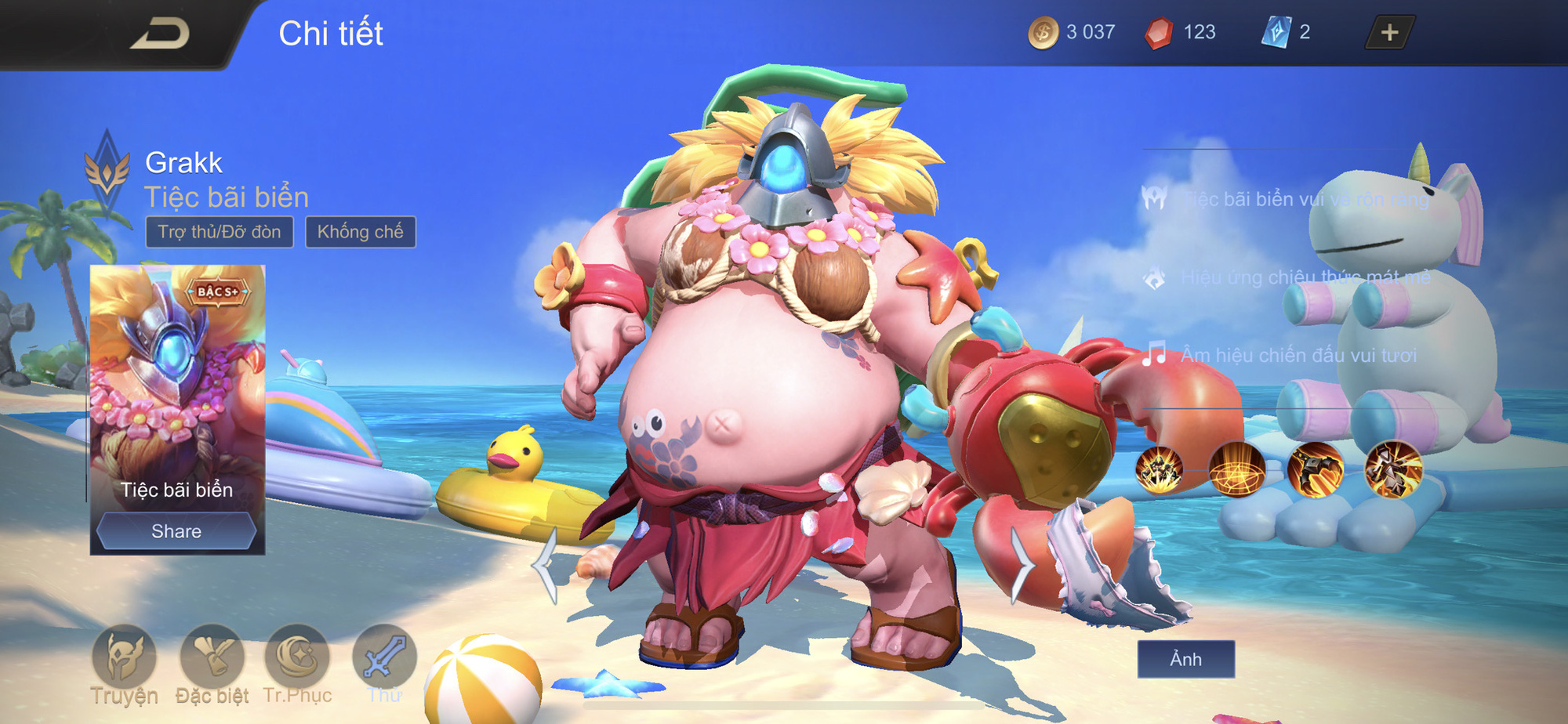Open the Đặc biệt tab
The image size is (1568, 724).
(212, 658)
